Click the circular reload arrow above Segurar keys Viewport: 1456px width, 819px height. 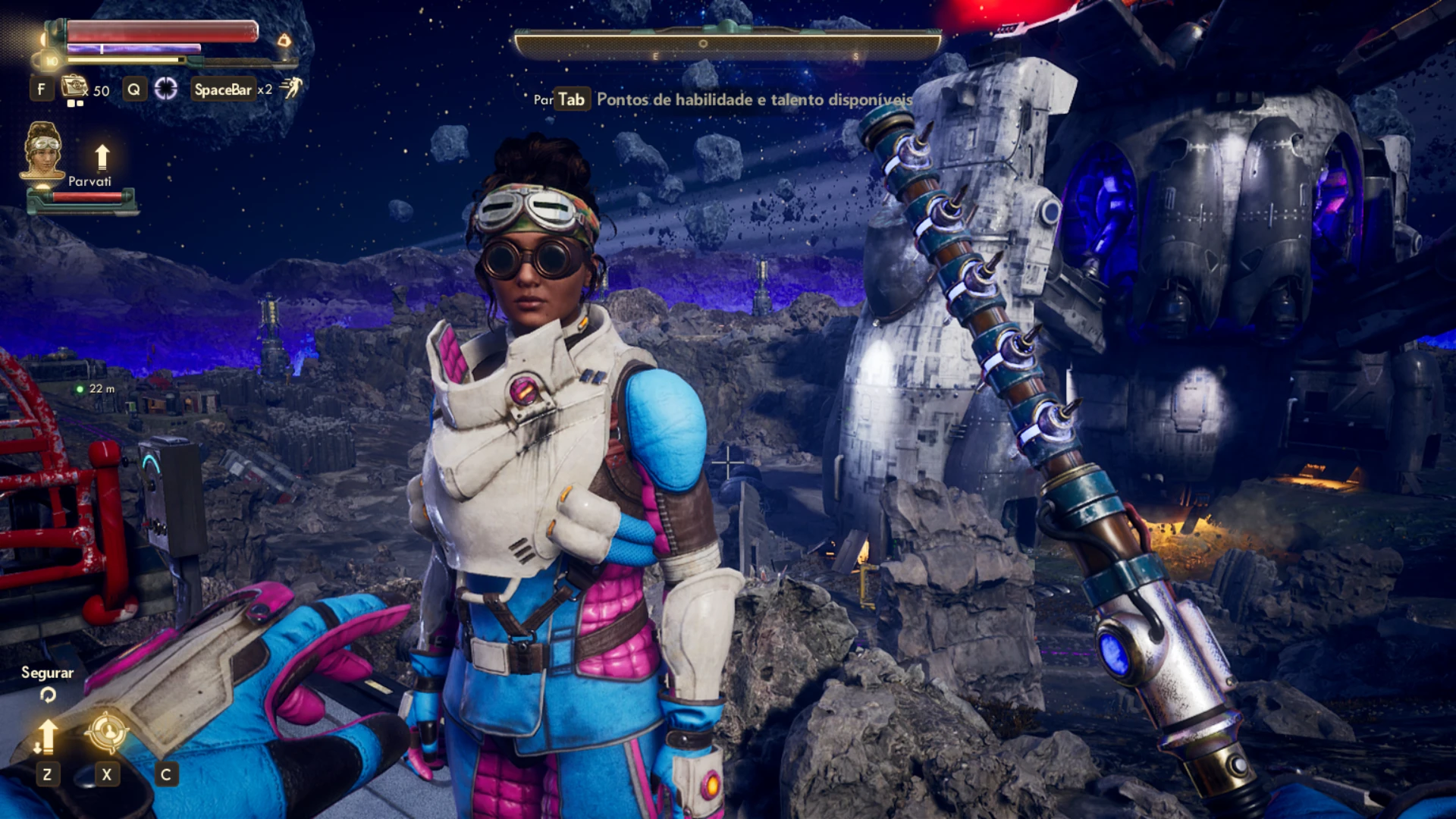click(48, 694)
